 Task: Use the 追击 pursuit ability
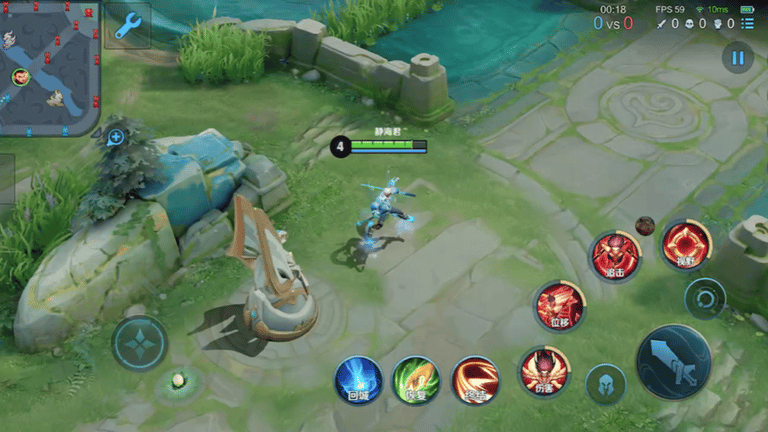pos(614,255)
